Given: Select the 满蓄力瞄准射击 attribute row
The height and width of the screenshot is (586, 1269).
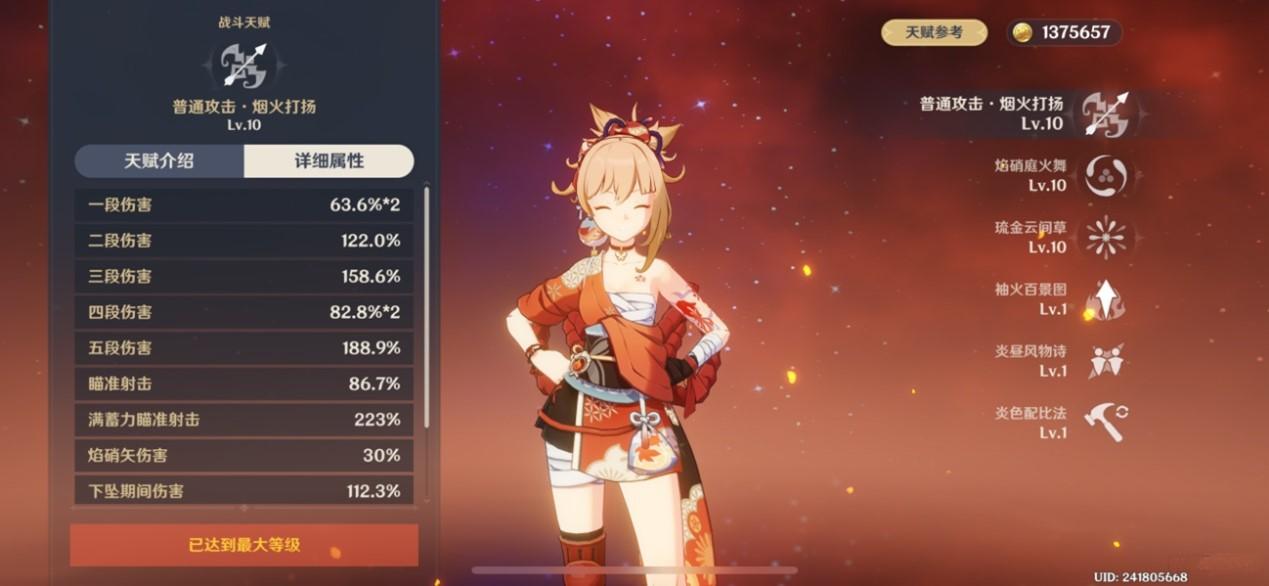Looking at the screenshot, I should point(244,420).
